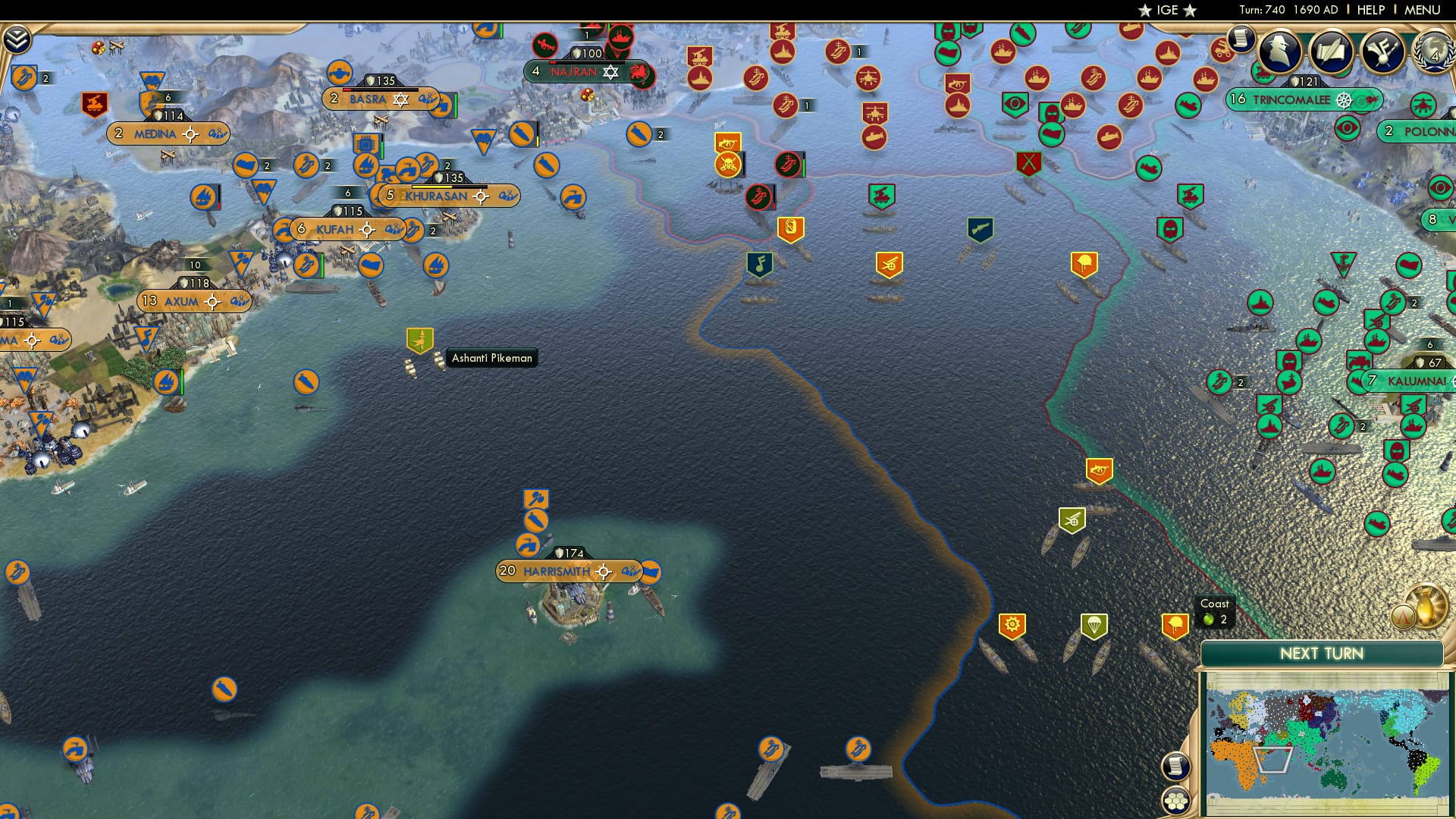Viewport: 1456px width, 819px height.
Task: Click the IGE star button at top
Action: pyautogui.click(x=1168, y=11)
